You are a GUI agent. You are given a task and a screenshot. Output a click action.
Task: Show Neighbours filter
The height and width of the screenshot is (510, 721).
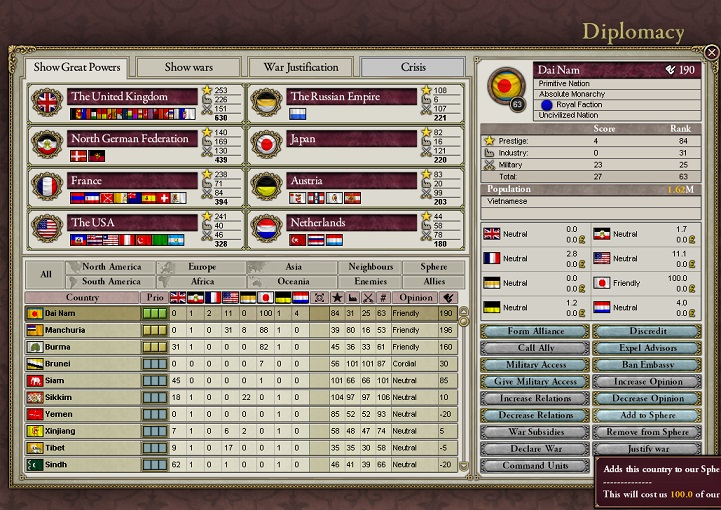[370, 267]
